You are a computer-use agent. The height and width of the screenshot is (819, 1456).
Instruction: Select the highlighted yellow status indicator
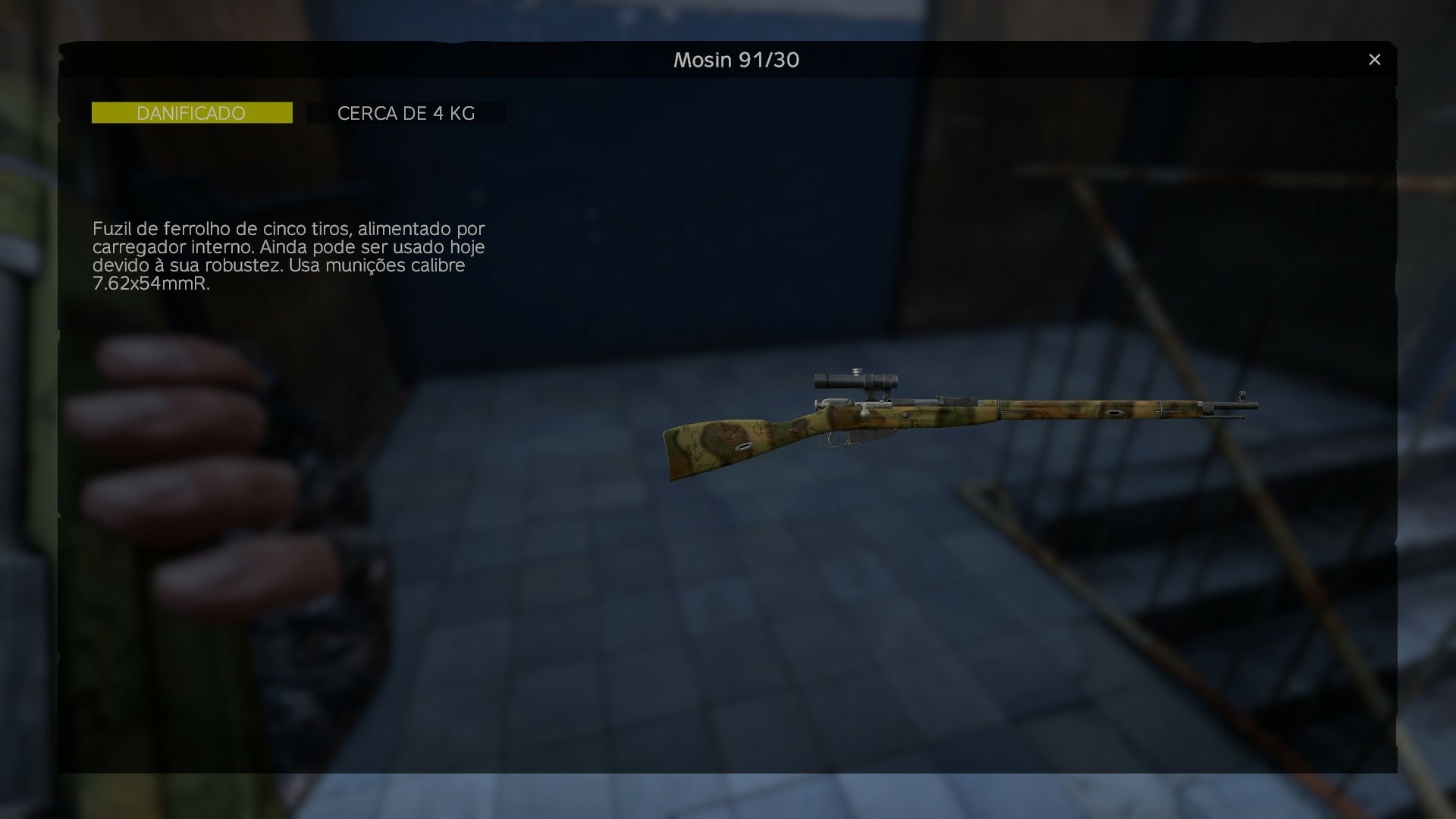[191, 112]
